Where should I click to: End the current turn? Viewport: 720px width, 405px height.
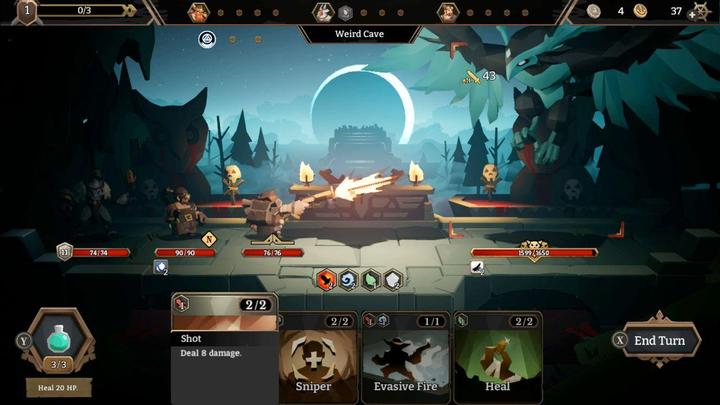[x=658, y=340]
